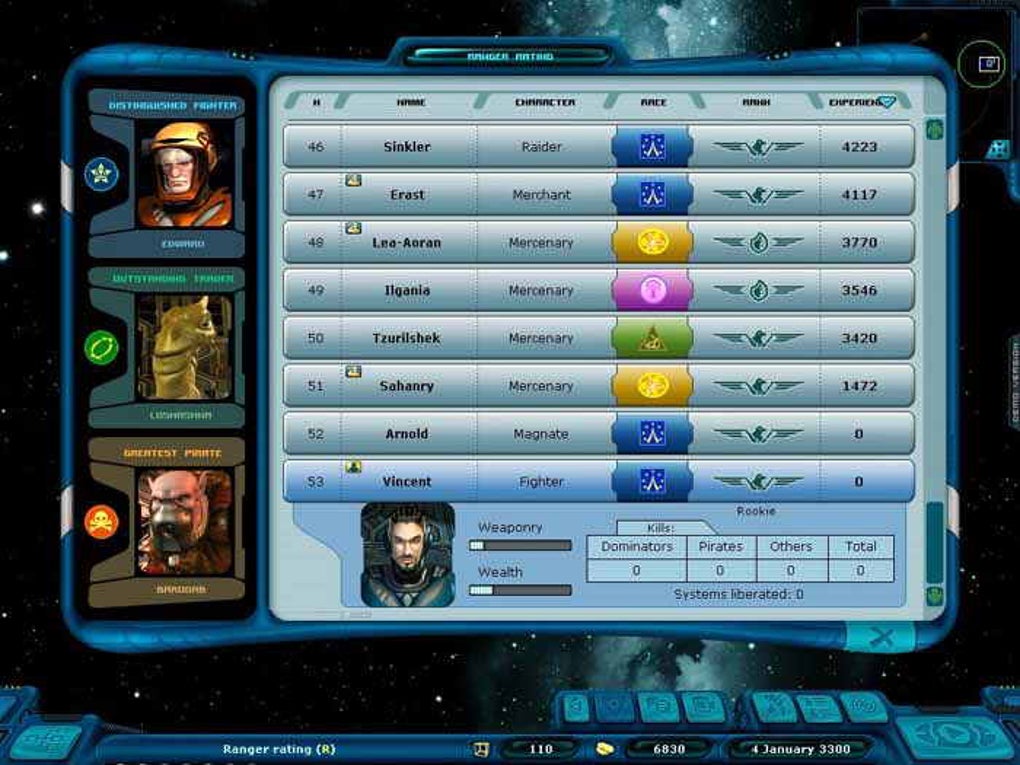Close the Ranger Rating window
This screenshot has width=1020, height=765.
[881, 637]
